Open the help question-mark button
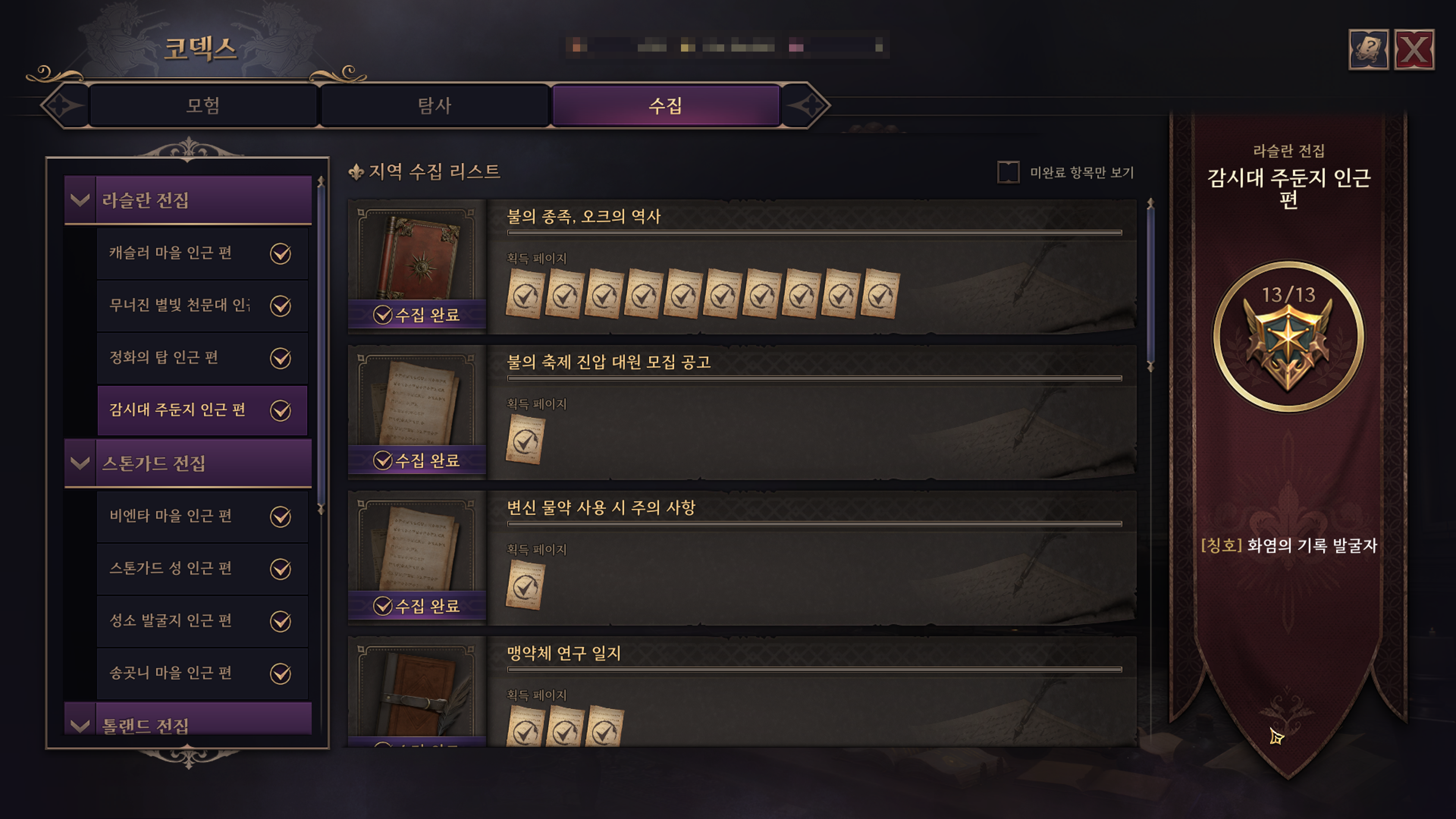1456x819 pixels. [1368, 50]
